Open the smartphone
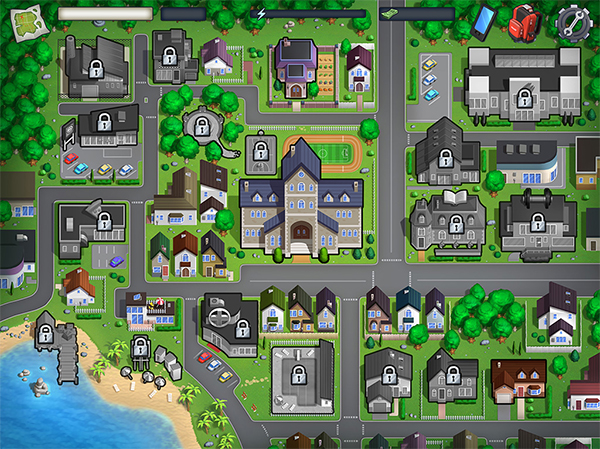 point(484,19)
